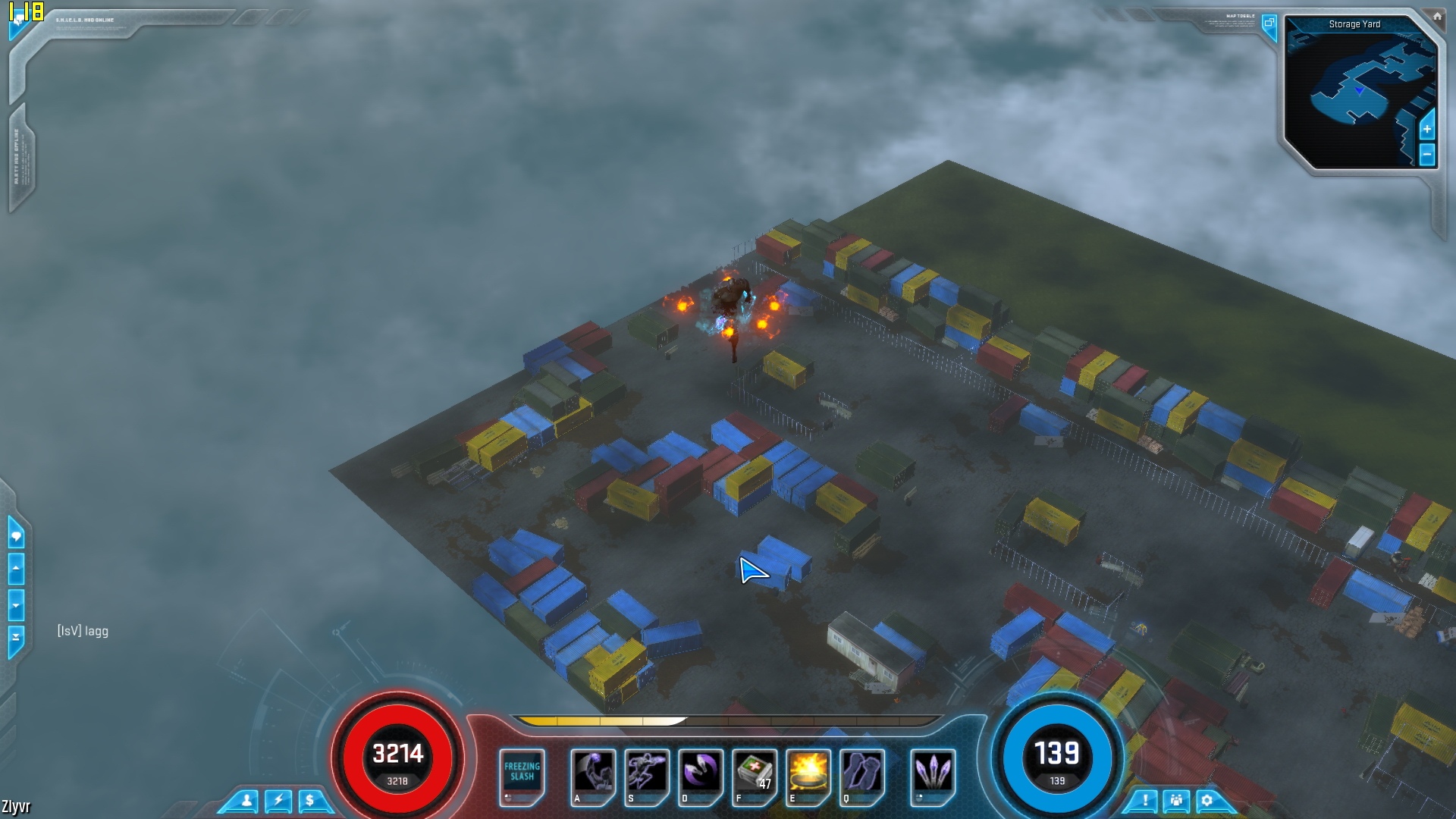Jump chat to the latest message
This screenshot has height=819, width=1456.
coord(16,637)
